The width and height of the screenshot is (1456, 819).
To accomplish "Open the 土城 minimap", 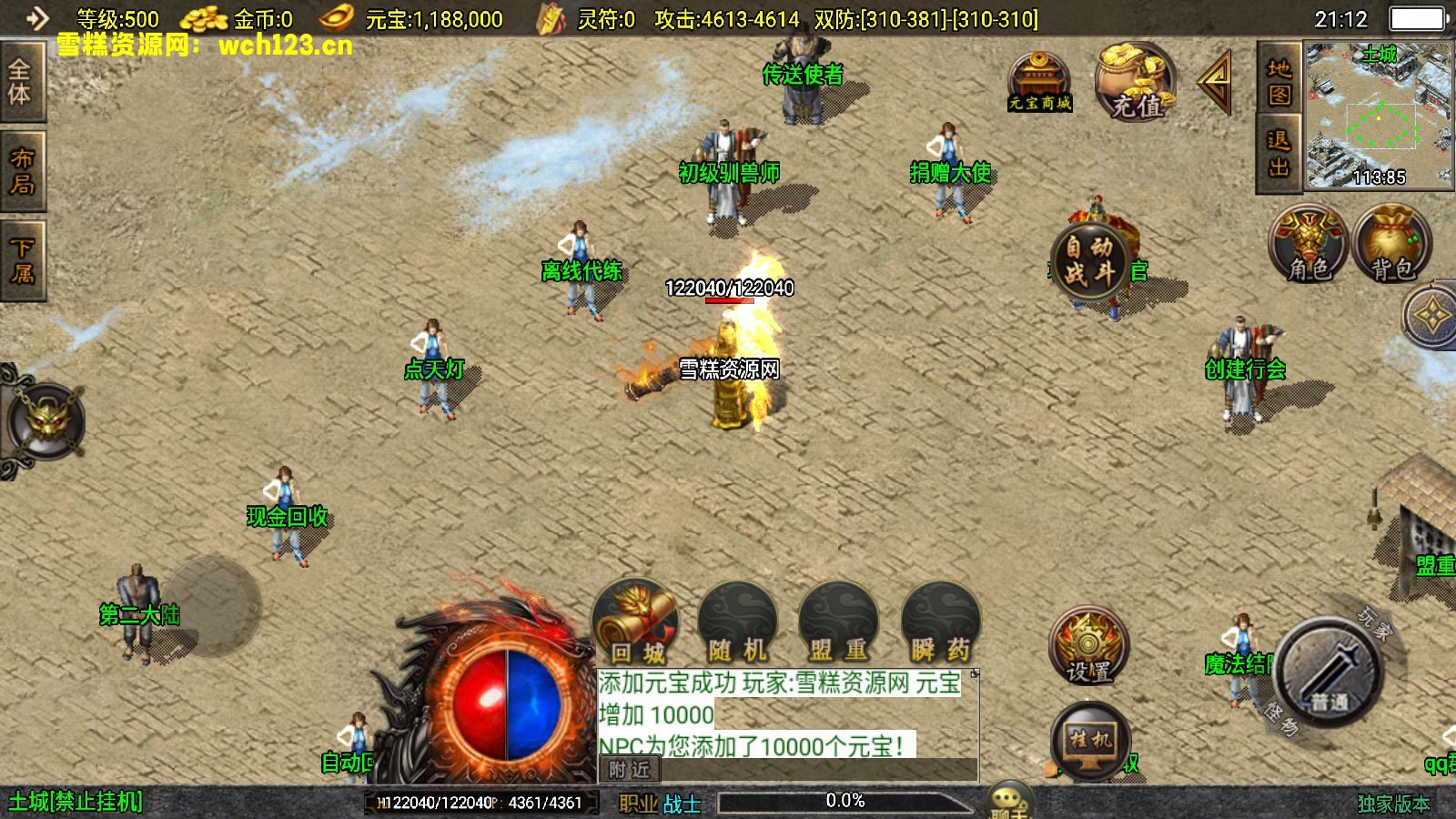I will point(1379,116).
